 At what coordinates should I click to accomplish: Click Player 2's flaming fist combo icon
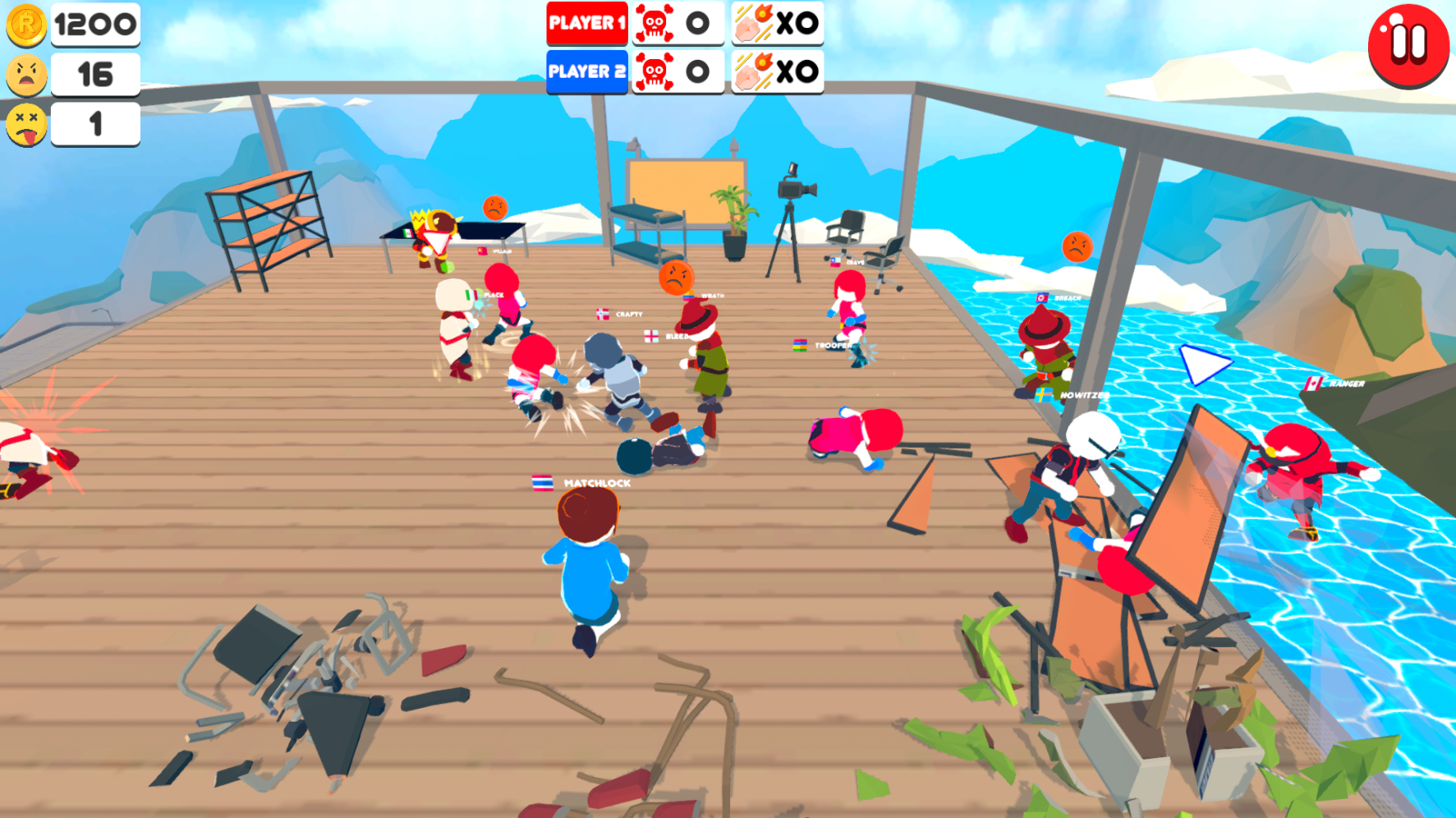pos(754,72)
